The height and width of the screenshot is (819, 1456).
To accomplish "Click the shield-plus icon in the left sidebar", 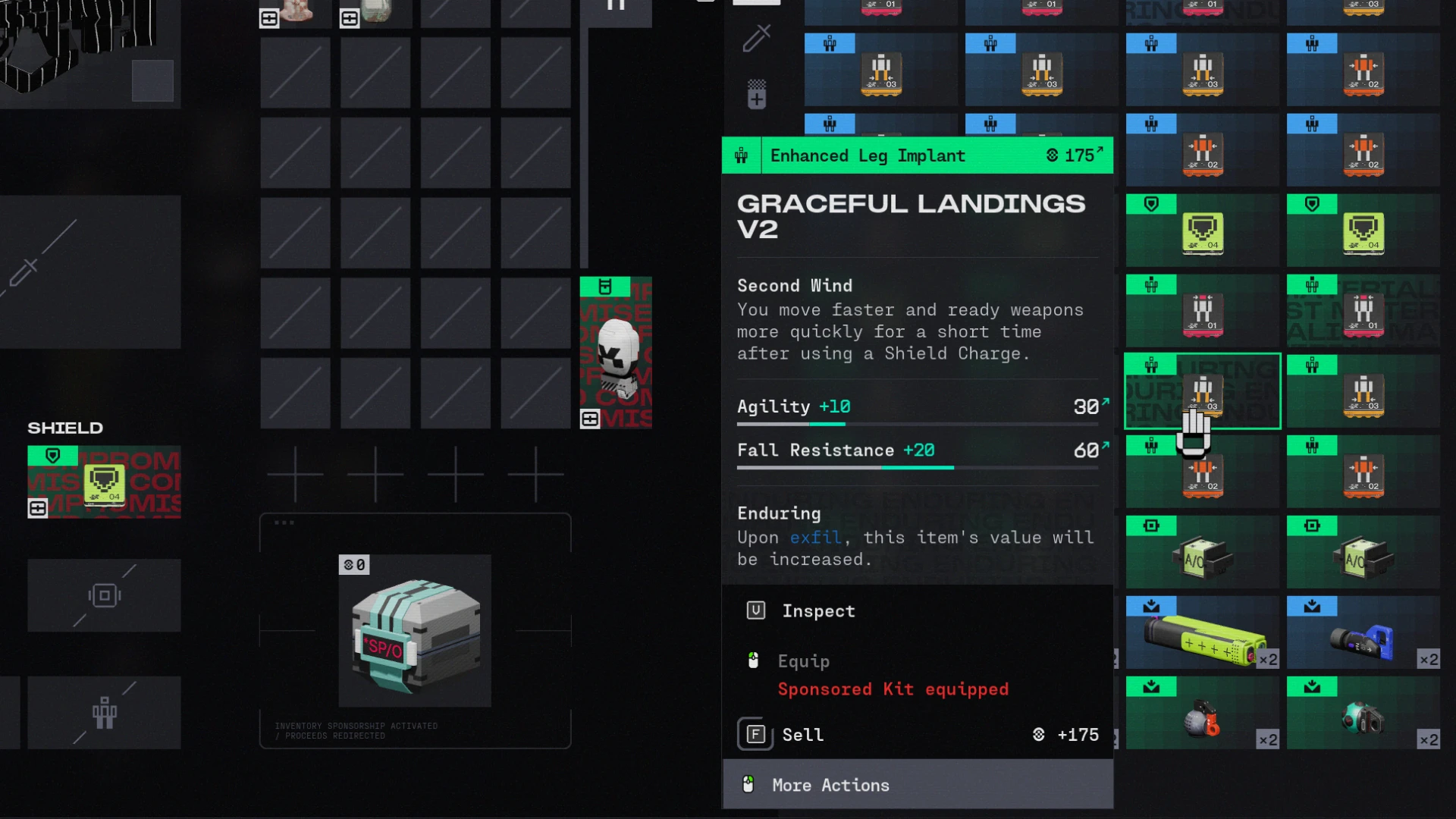I will (755, 94).
